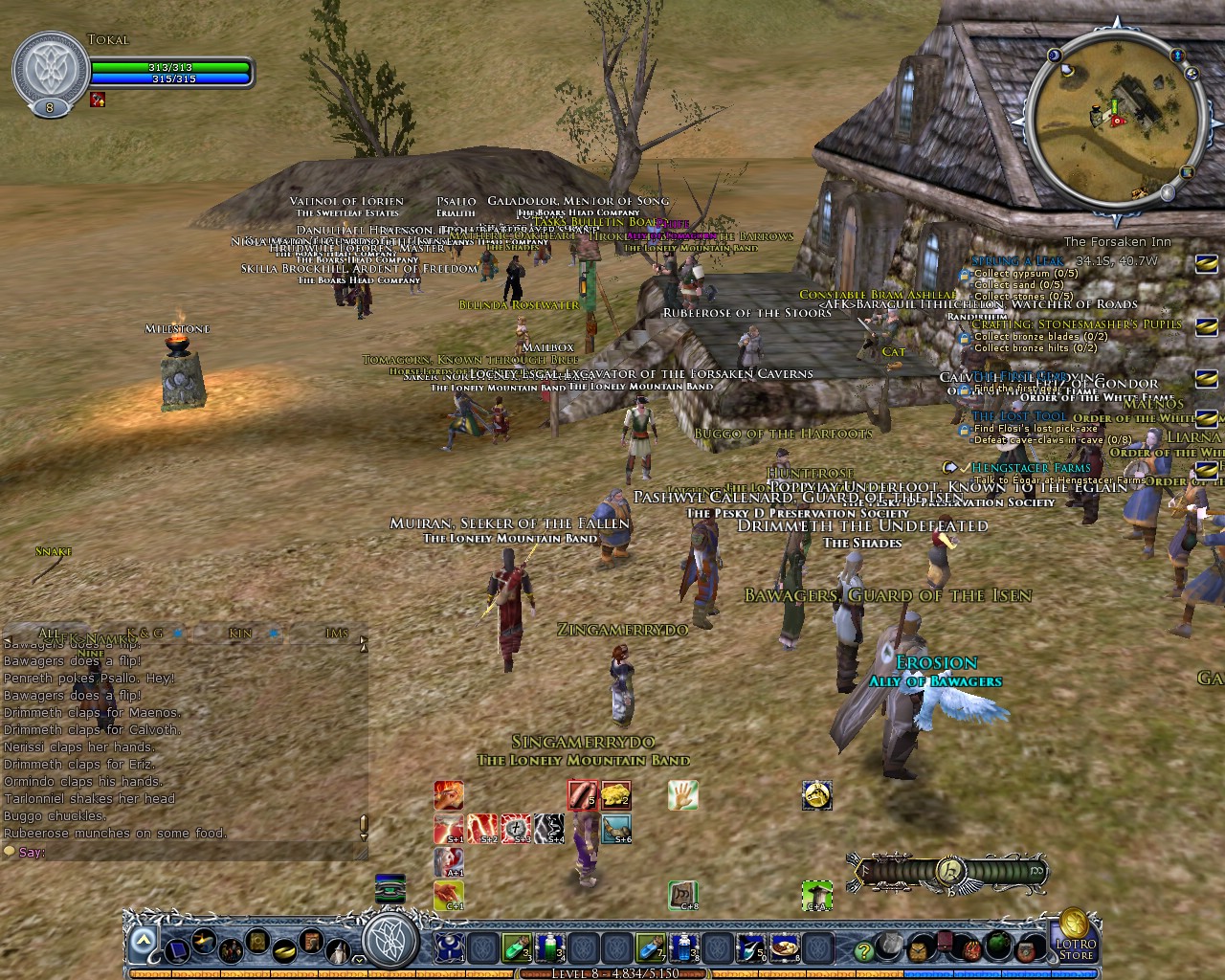The image size is (1225, 980).
Task: Toggle the lock on Sprung a Leak quest
Action: tap(965, 274)
